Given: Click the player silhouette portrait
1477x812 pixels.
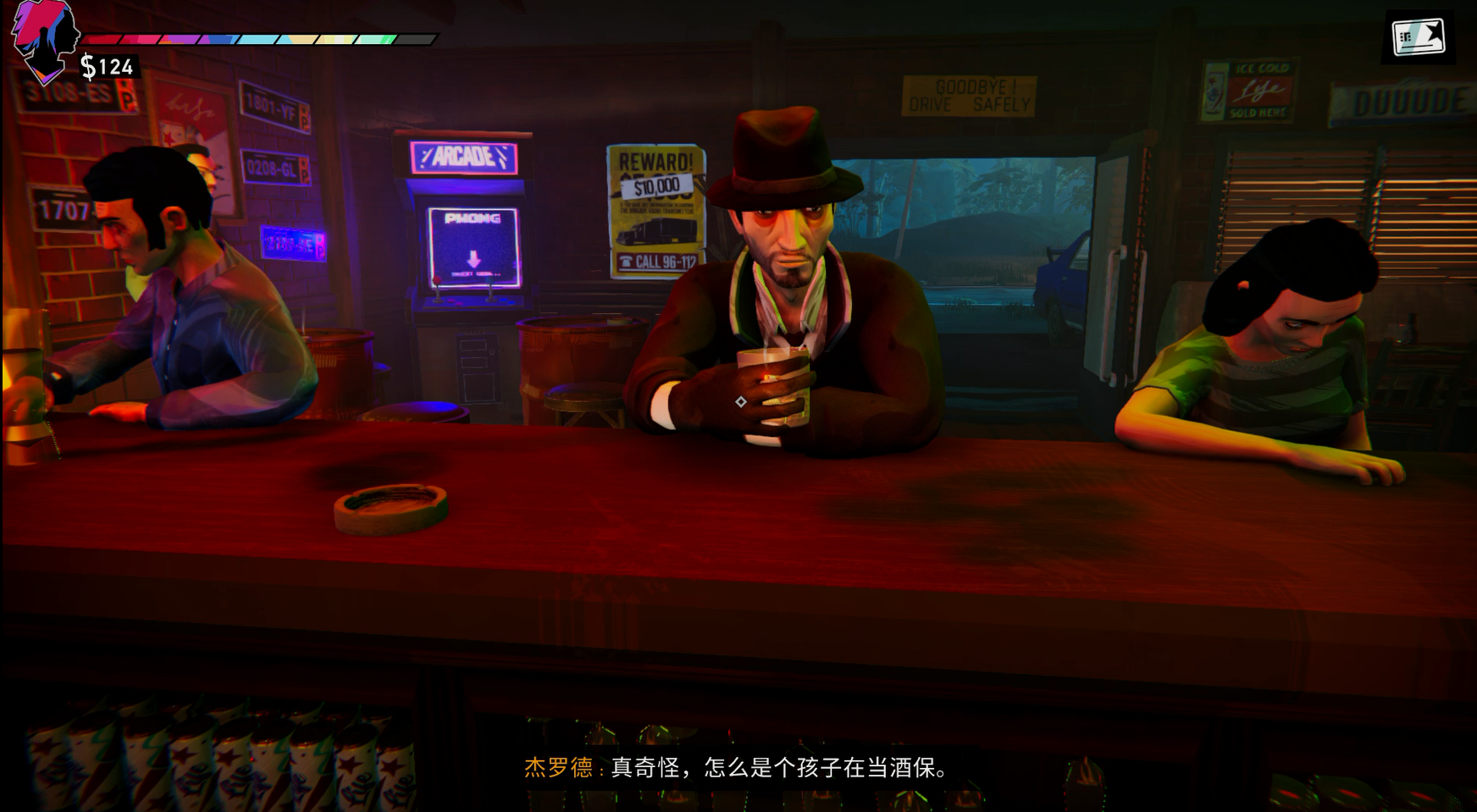Looking at the screenshot, I should pyautogui.click(x=44, y=40).
